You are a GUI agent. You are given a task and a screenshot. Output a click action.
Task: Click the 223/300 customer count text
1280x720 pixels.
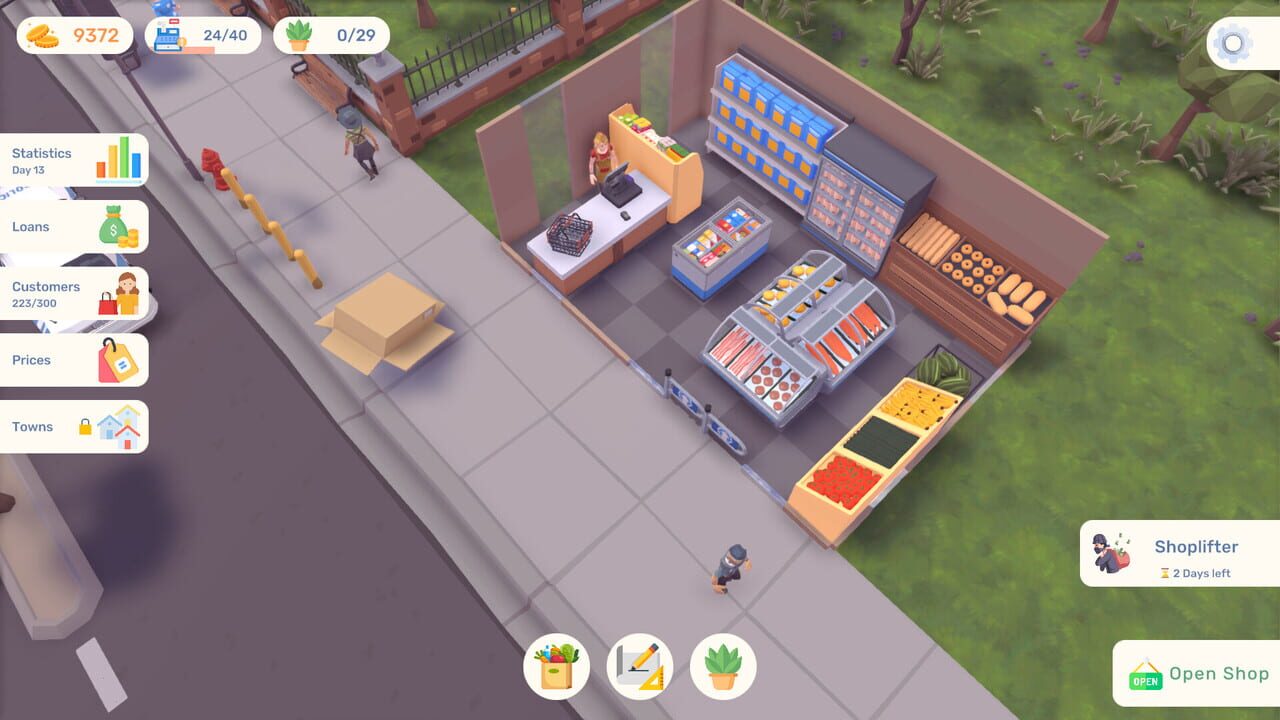[x=40, y=300]
